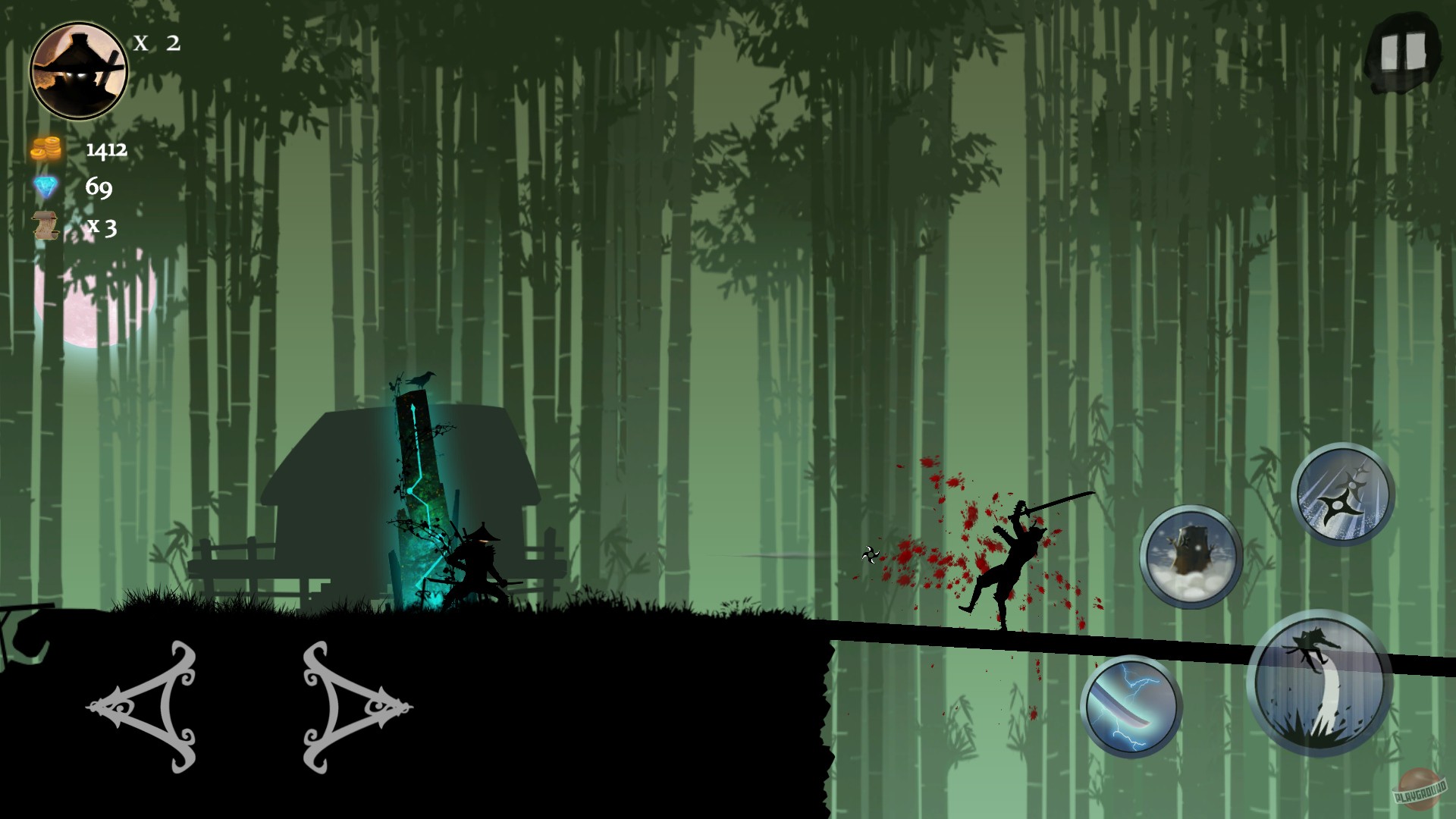Click the lives counter x2
The width and height of the screenshot is (1456, 819).
pyautogui.click(x=157, y=44)
